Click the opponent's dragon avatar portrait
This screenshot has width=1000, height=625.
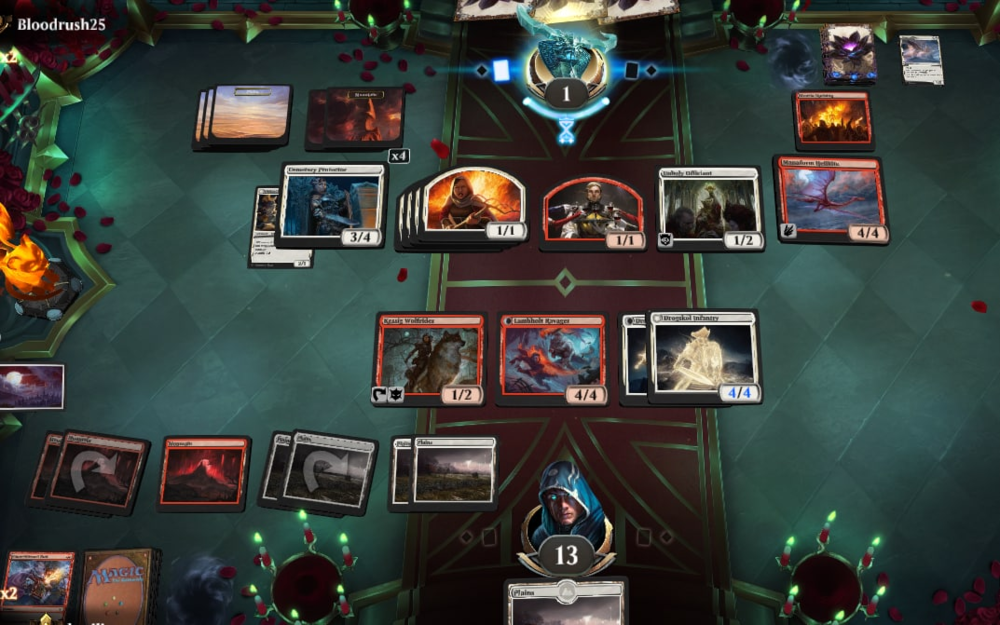pos(566,62)
